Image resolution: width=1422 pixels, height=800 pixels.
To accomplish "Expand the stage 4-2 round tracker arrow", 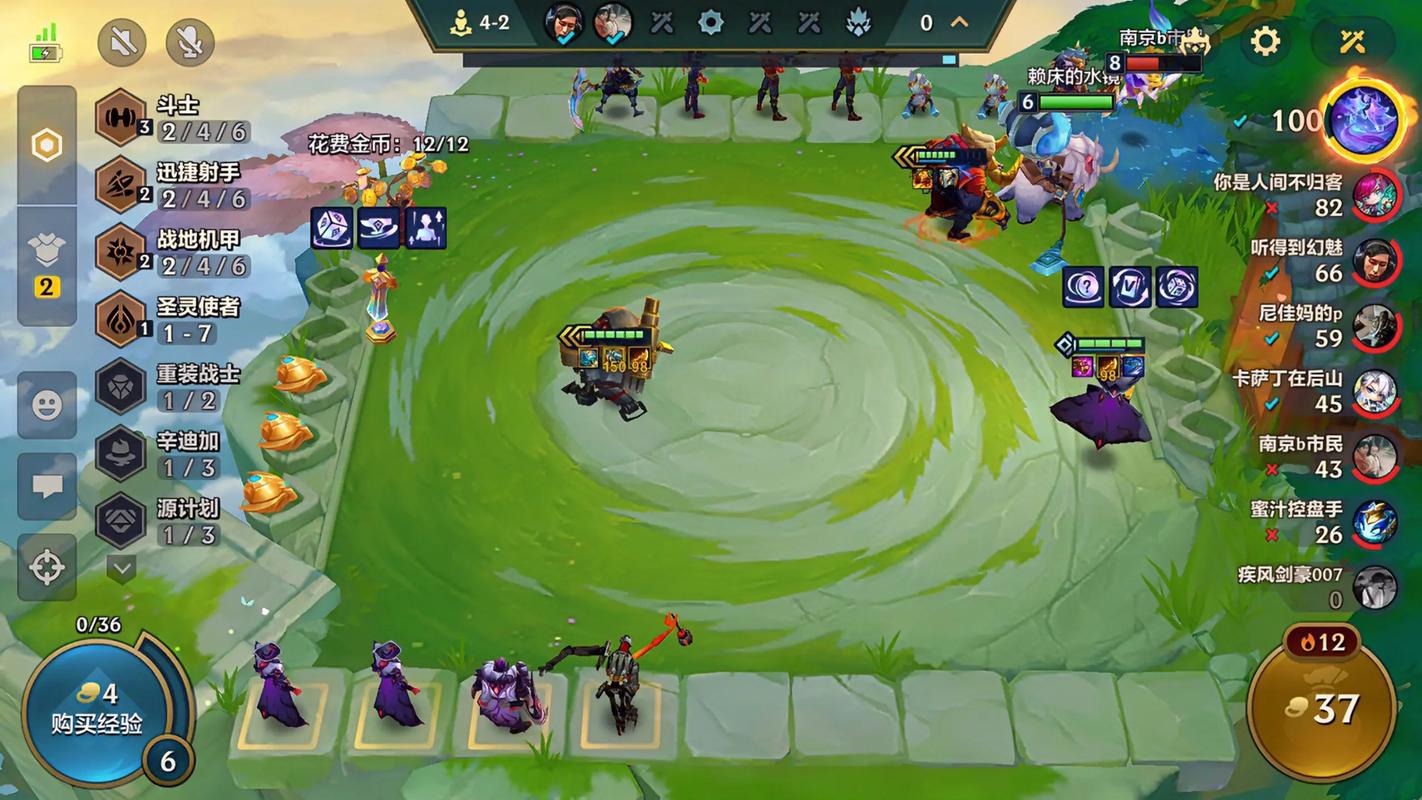I will (x=959, y=22).
